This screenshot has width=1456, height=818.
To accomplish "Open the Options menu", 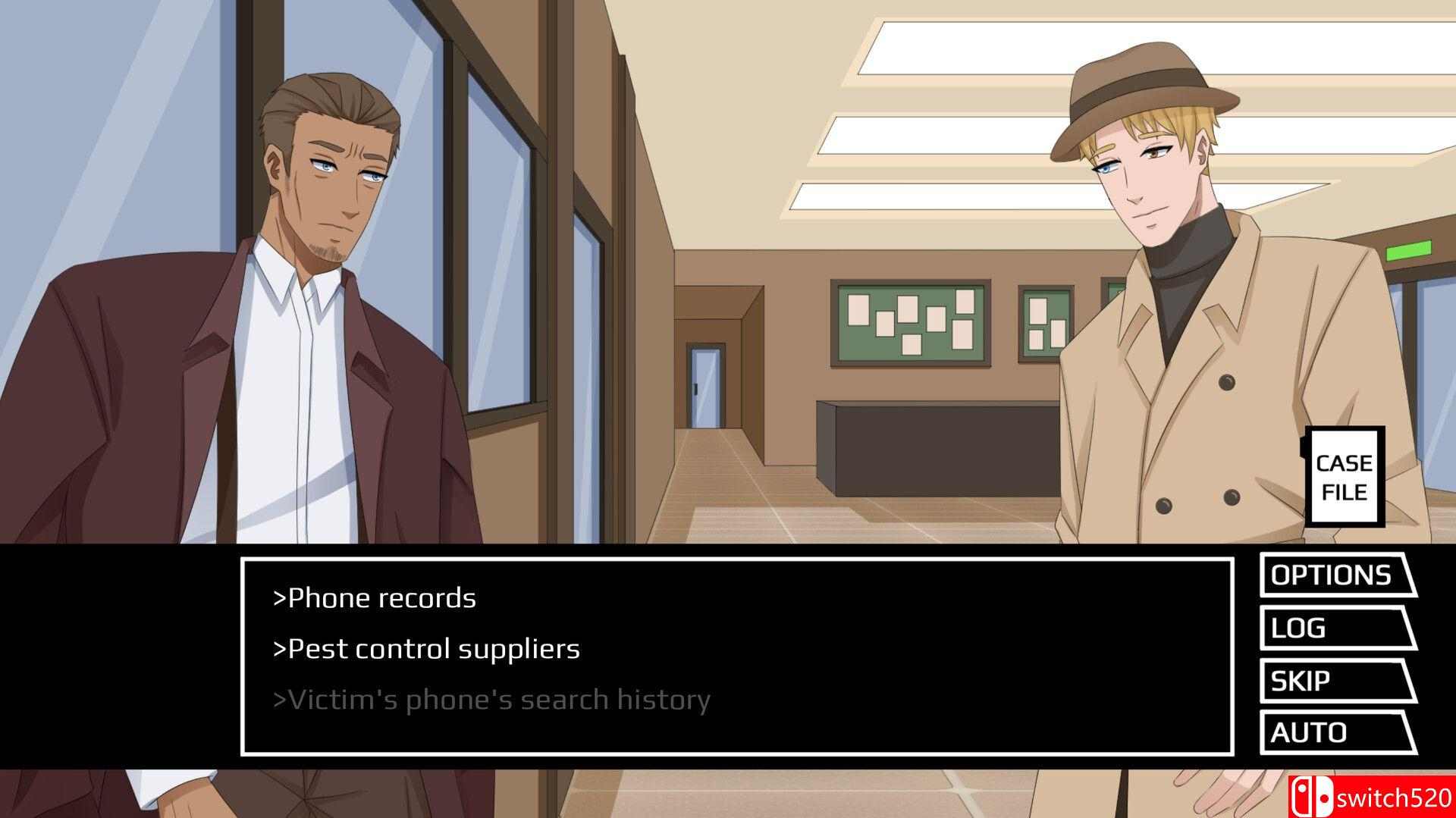I will point(1332,575).
